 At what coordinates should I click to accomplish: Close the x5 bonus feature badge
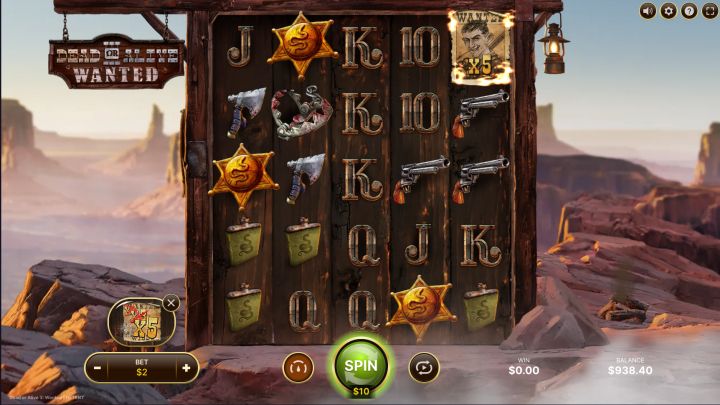[171, 303]
